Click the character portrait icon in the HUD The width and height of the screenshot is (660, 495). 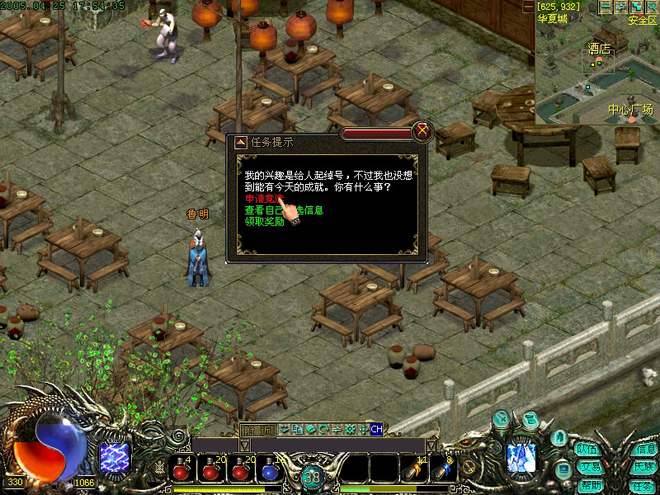click(520, 457)
